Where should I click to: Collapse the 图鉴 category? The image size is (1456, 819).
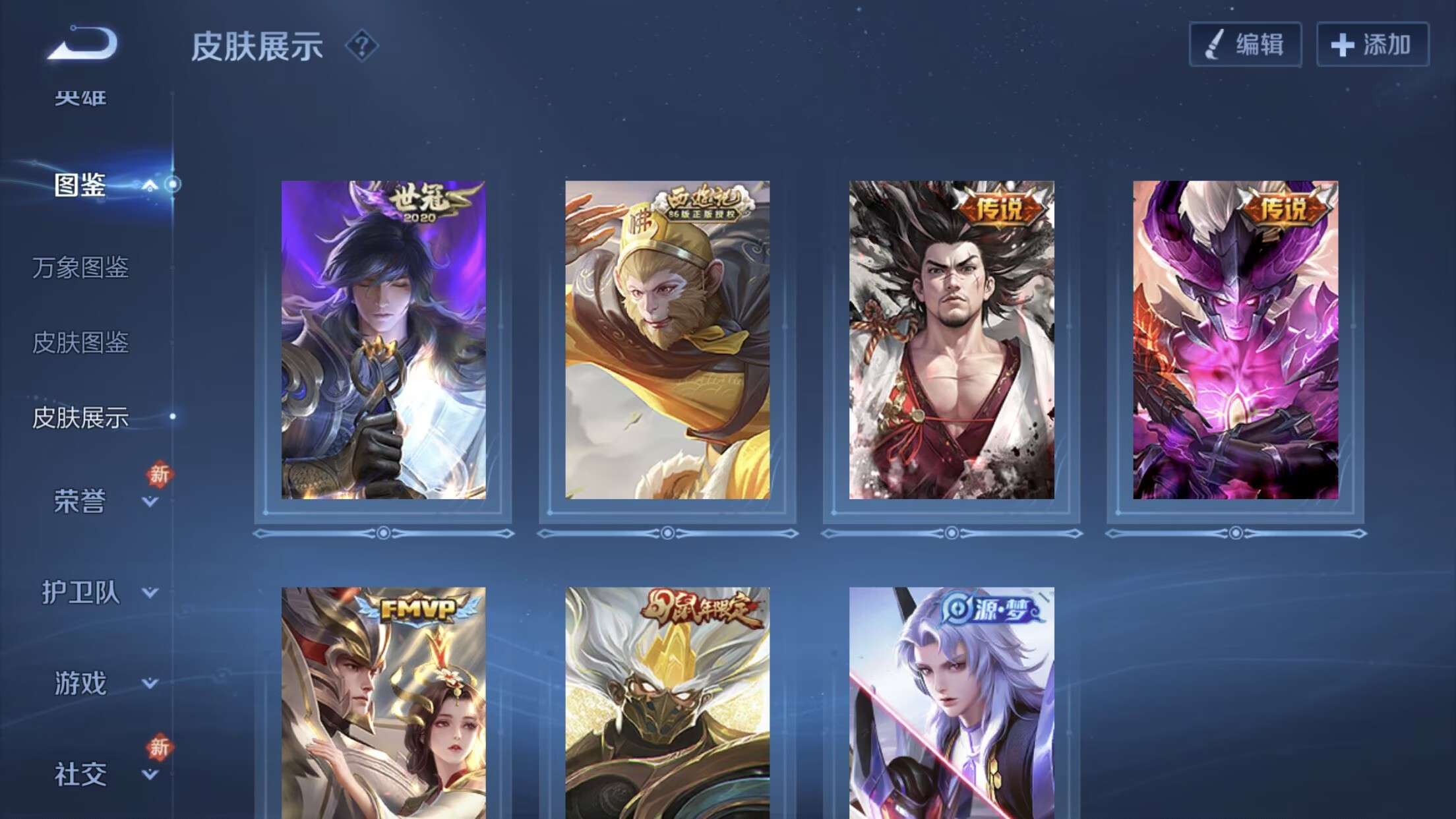click(150, 185)
